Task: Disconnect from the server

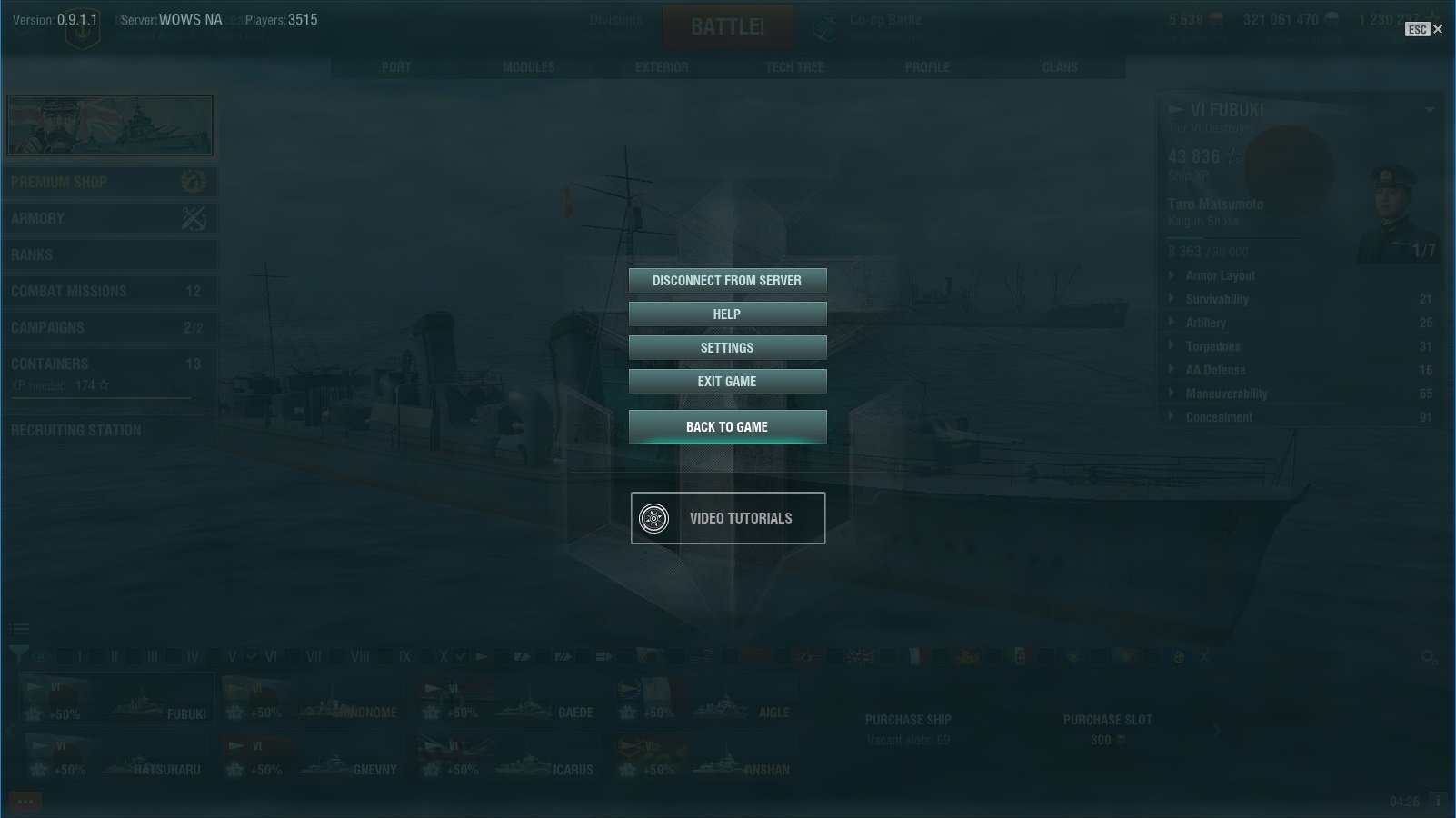Action: (727, 281)
